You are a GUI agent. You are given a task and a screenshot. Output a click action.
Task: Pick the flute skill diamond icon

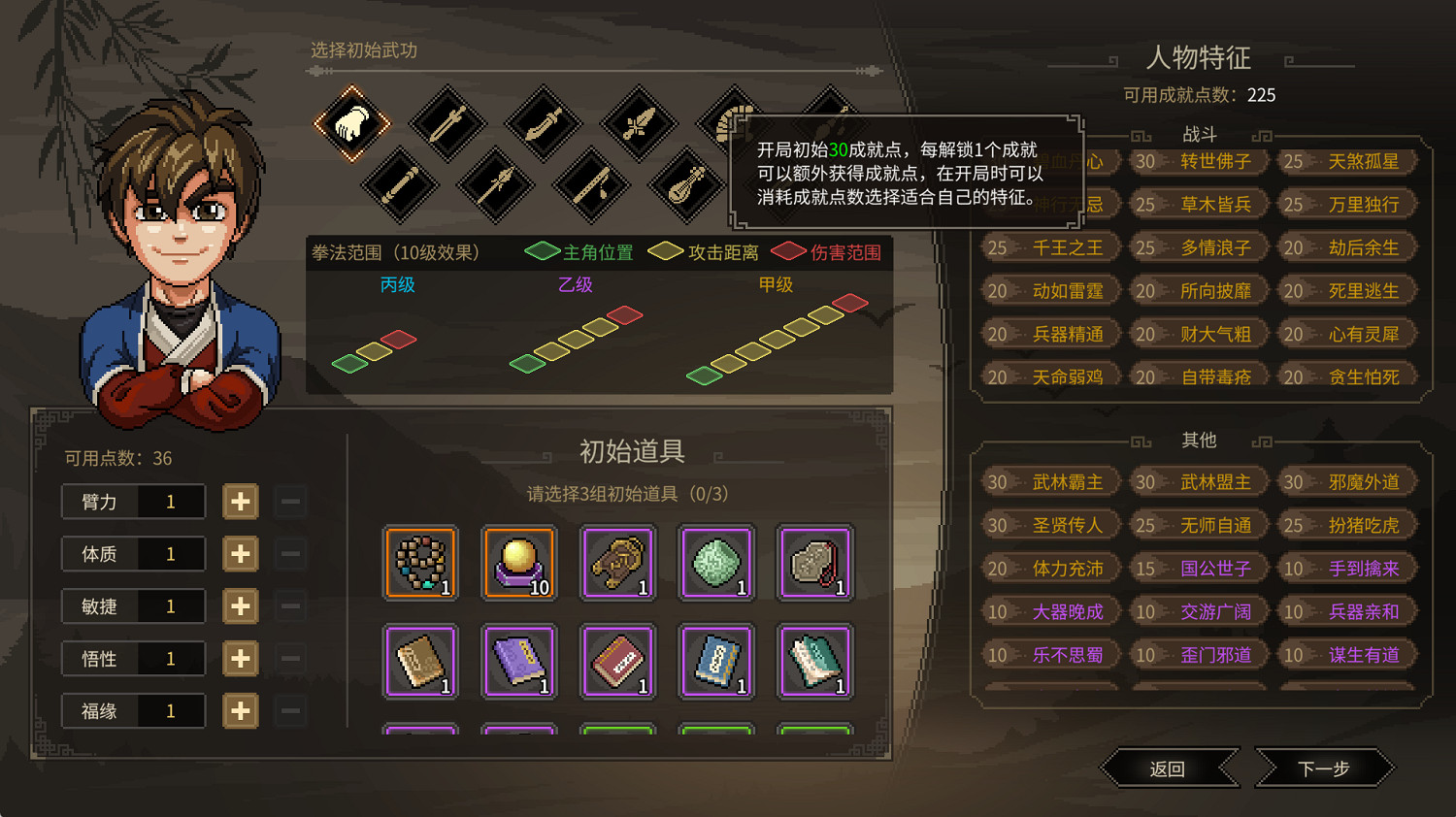(590, 184)
